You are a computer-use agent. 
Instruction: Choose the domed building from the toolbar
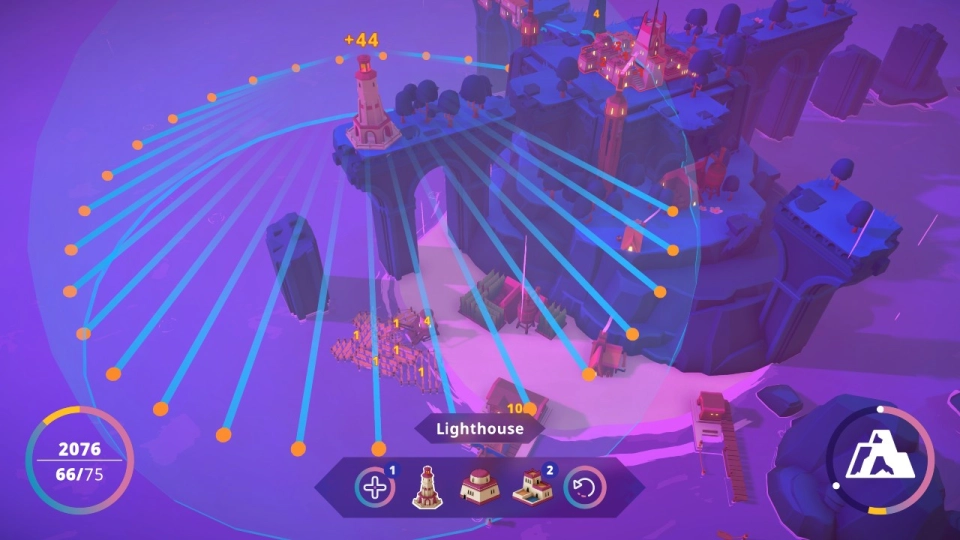(478, 488)
